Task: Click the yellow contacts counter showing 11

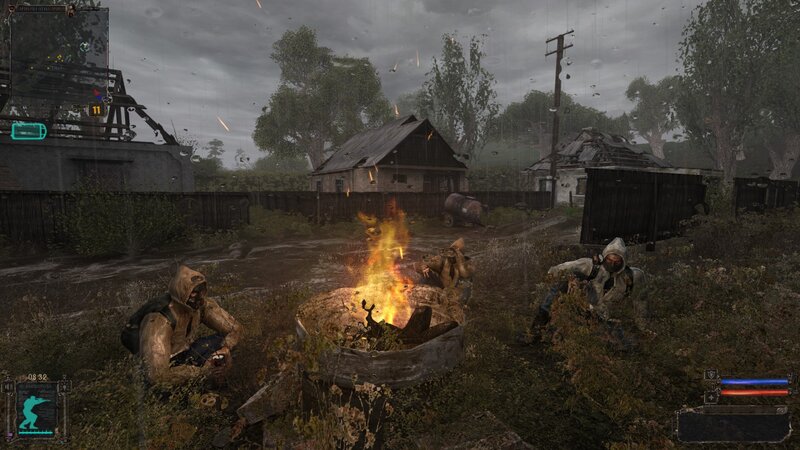Action: pyautogui.click(x=96, y=110)
